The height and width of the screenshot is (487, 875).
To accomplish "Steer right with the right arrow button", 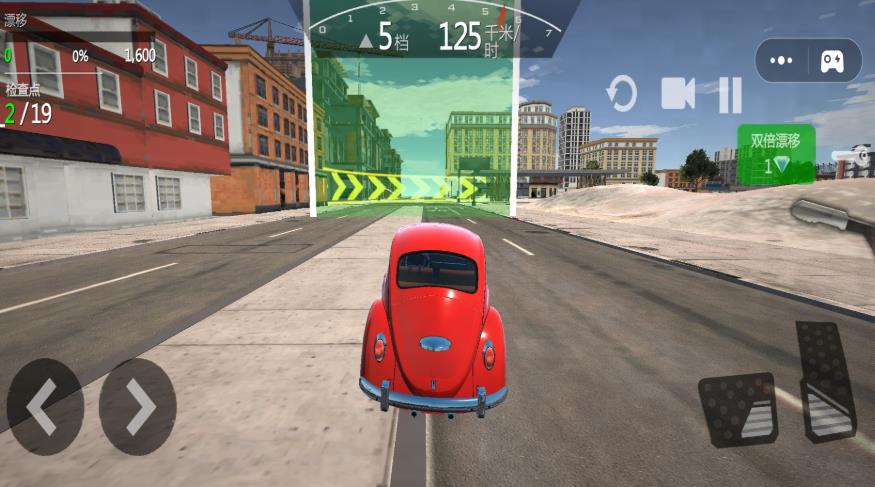I will tap(138, 407).
